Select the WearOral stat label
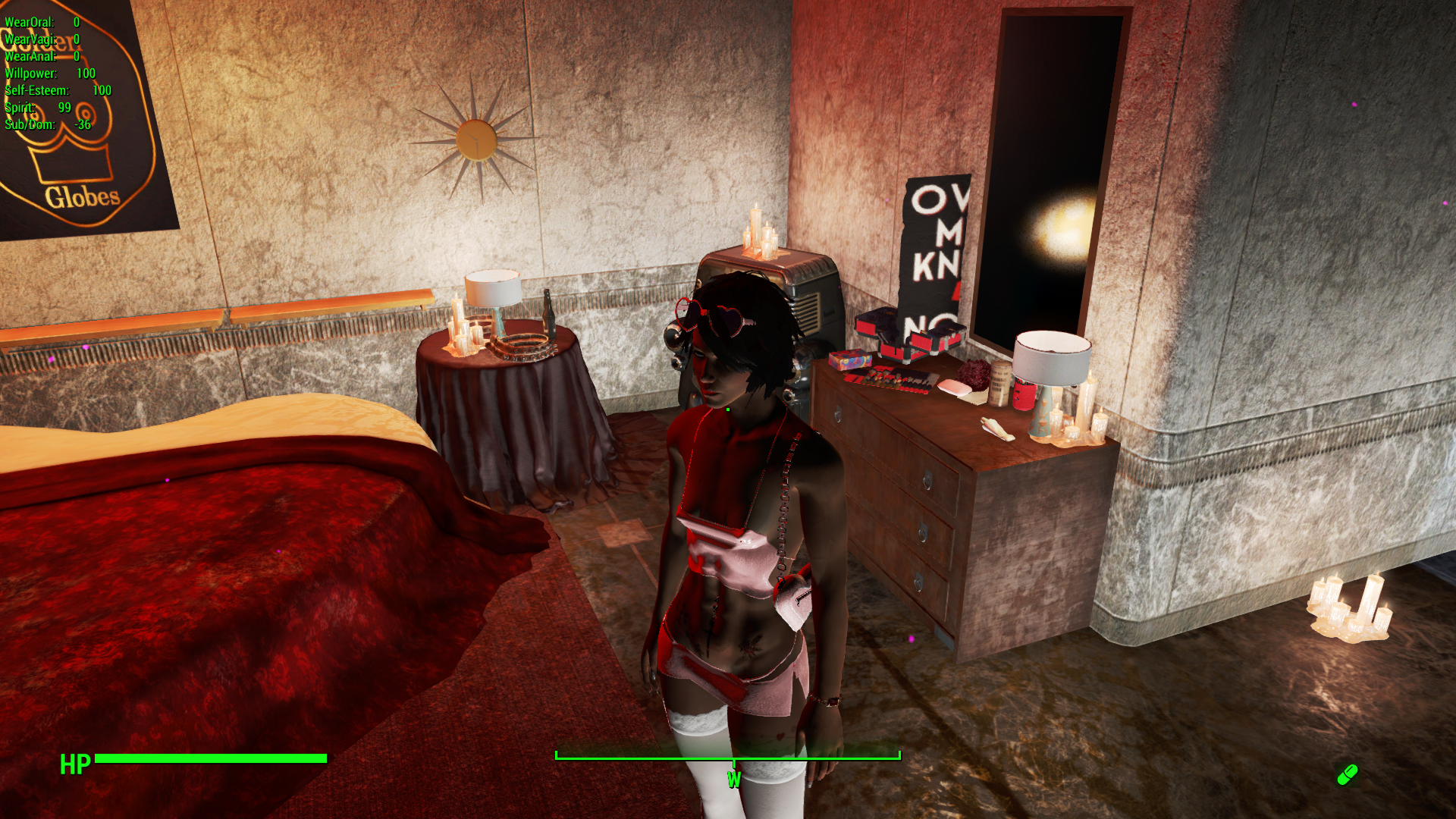Image resolution: width=1456 pixels, height=819 pixels. (42, 23)
